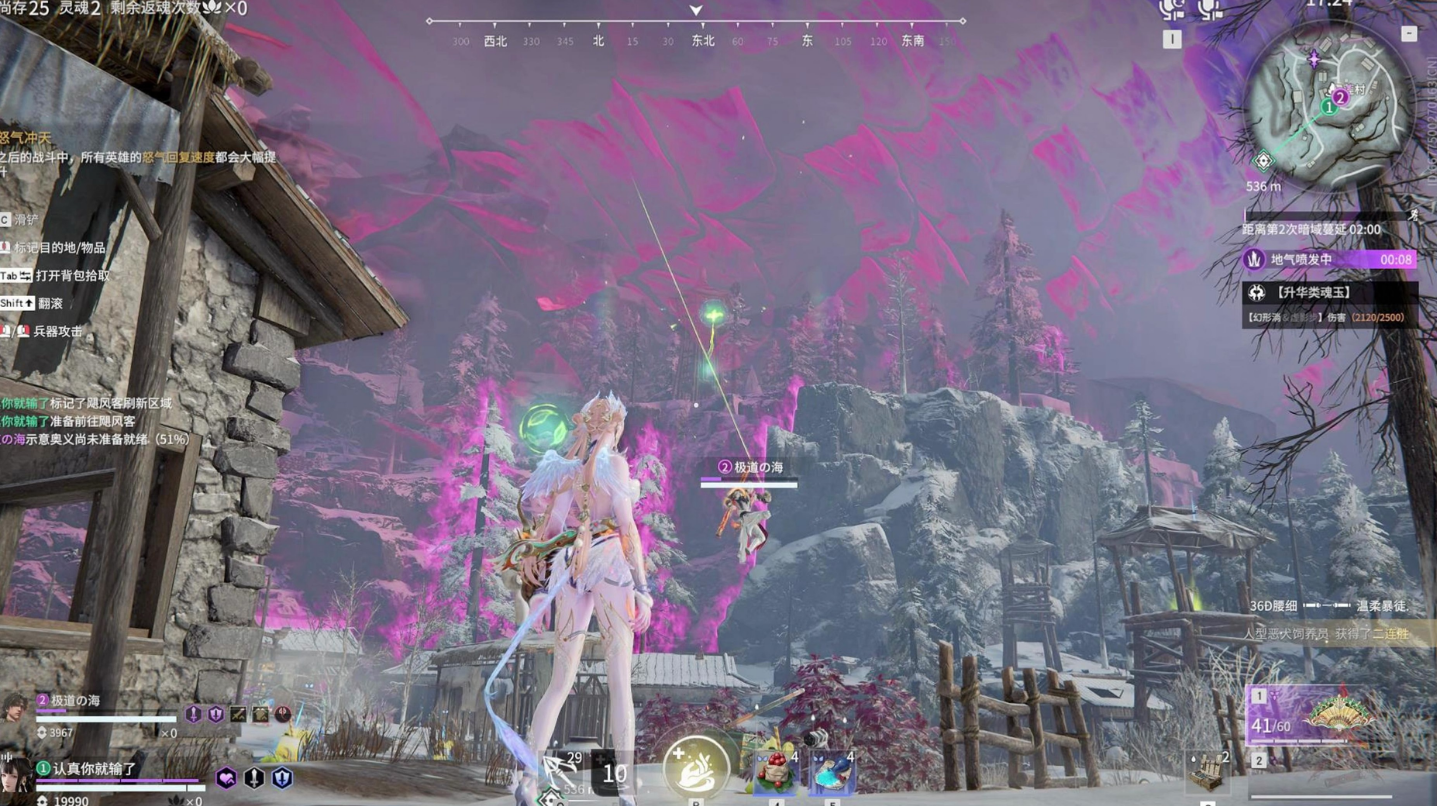Use the blue armor powder item
The height and width of the screenshot is (806, 1437).
click(832, 773)
